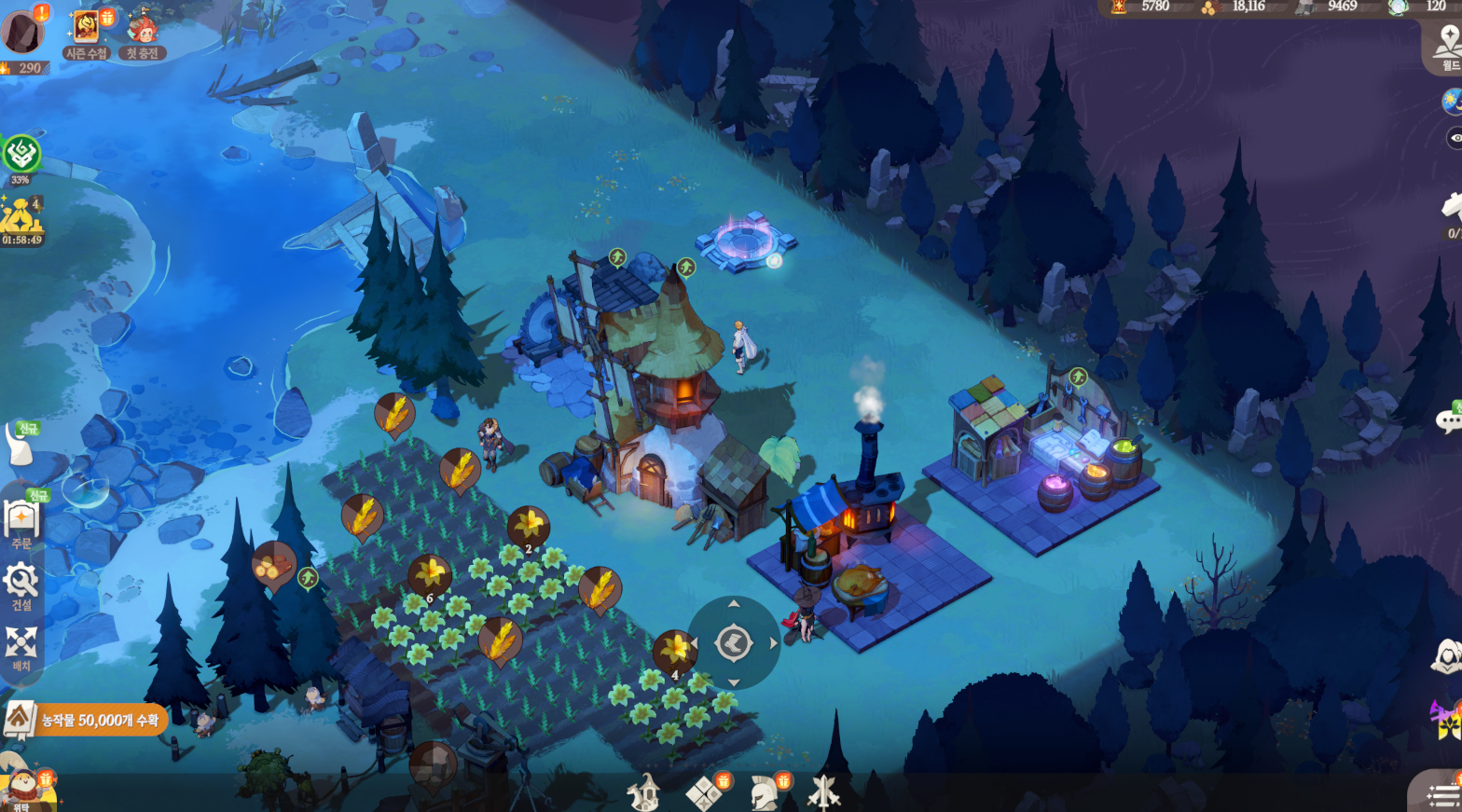Open the diamond tiles icon in bottom bar

703,794
